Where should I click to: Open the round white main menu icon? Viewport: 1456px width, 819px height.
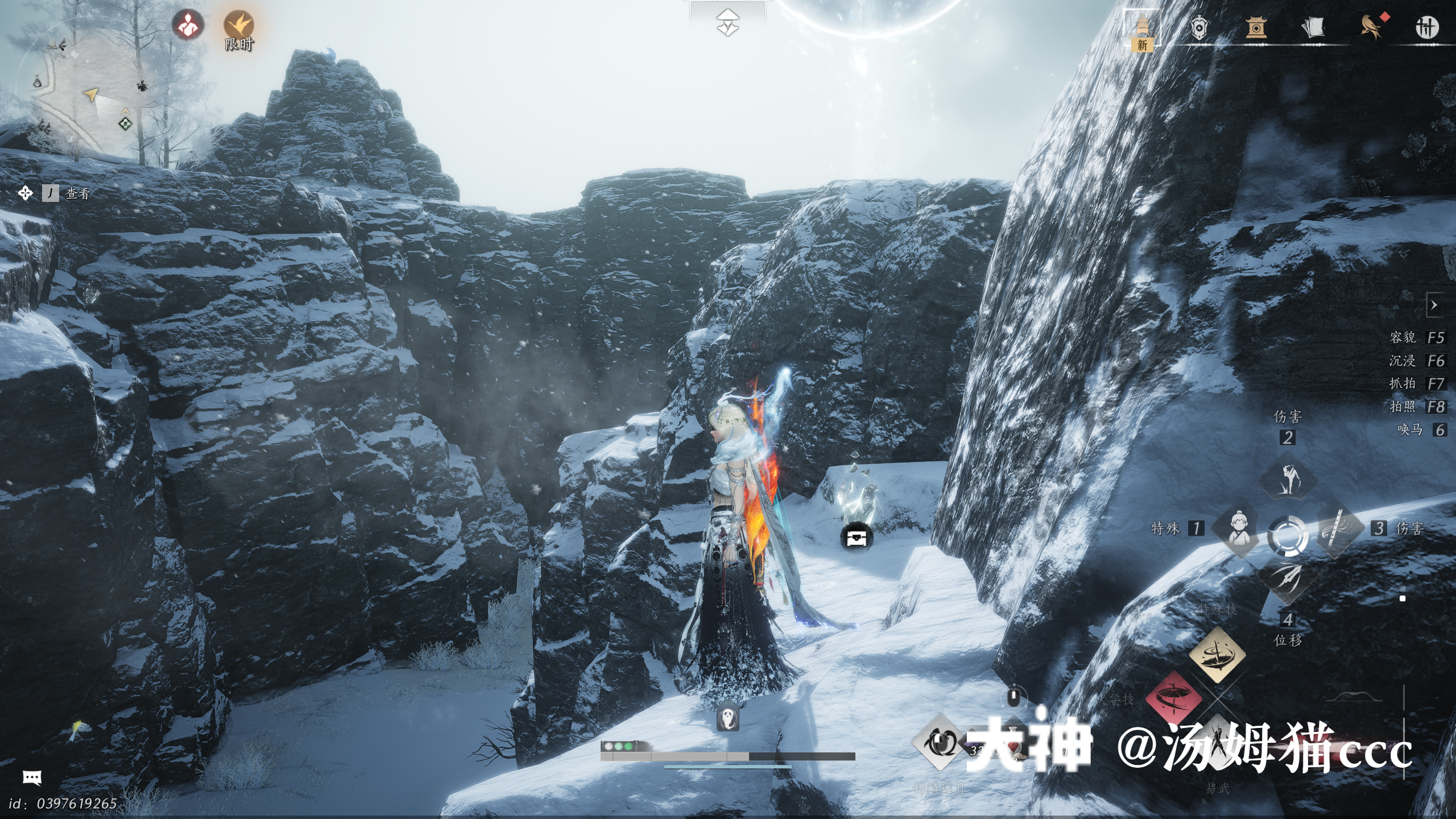1427,28
